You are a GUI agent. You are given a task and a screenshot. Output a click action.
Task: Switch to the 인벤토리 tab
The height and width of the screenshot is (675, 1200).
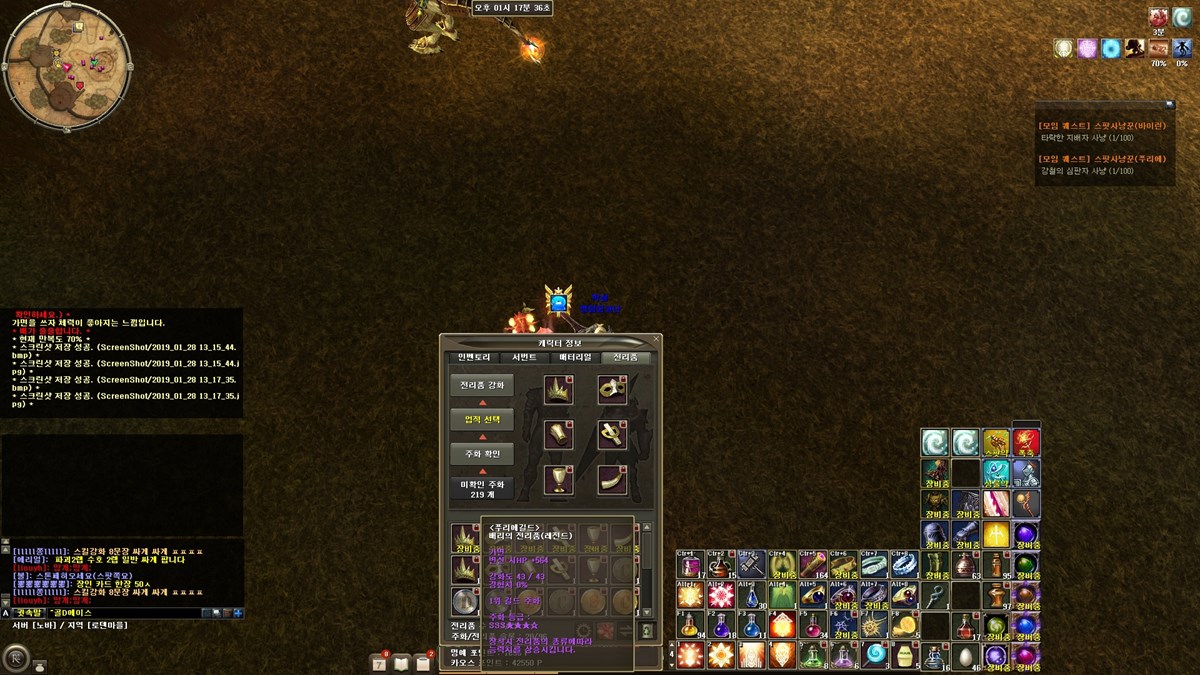[473, 357]
